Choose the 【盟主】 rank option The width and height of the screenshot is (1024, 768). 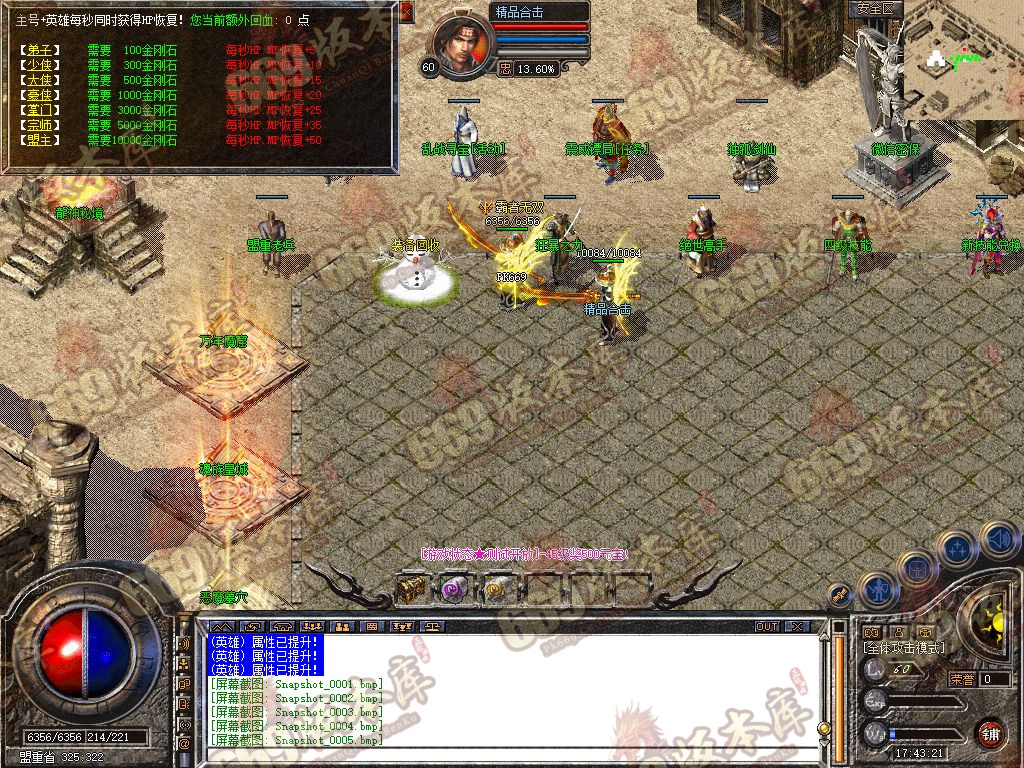click(x=40, y=140)
